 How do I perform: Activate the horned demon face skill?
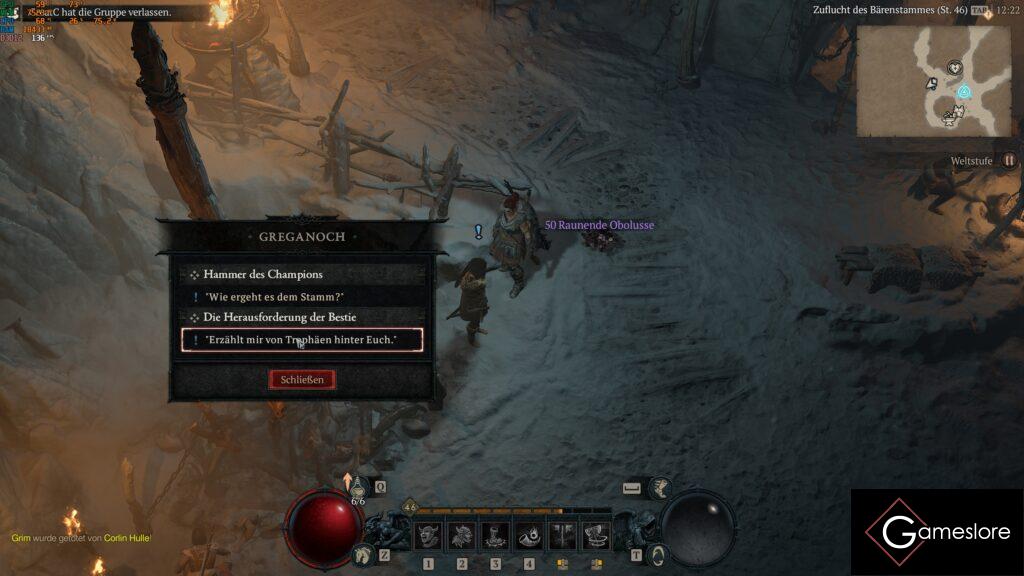coord(428,536)
